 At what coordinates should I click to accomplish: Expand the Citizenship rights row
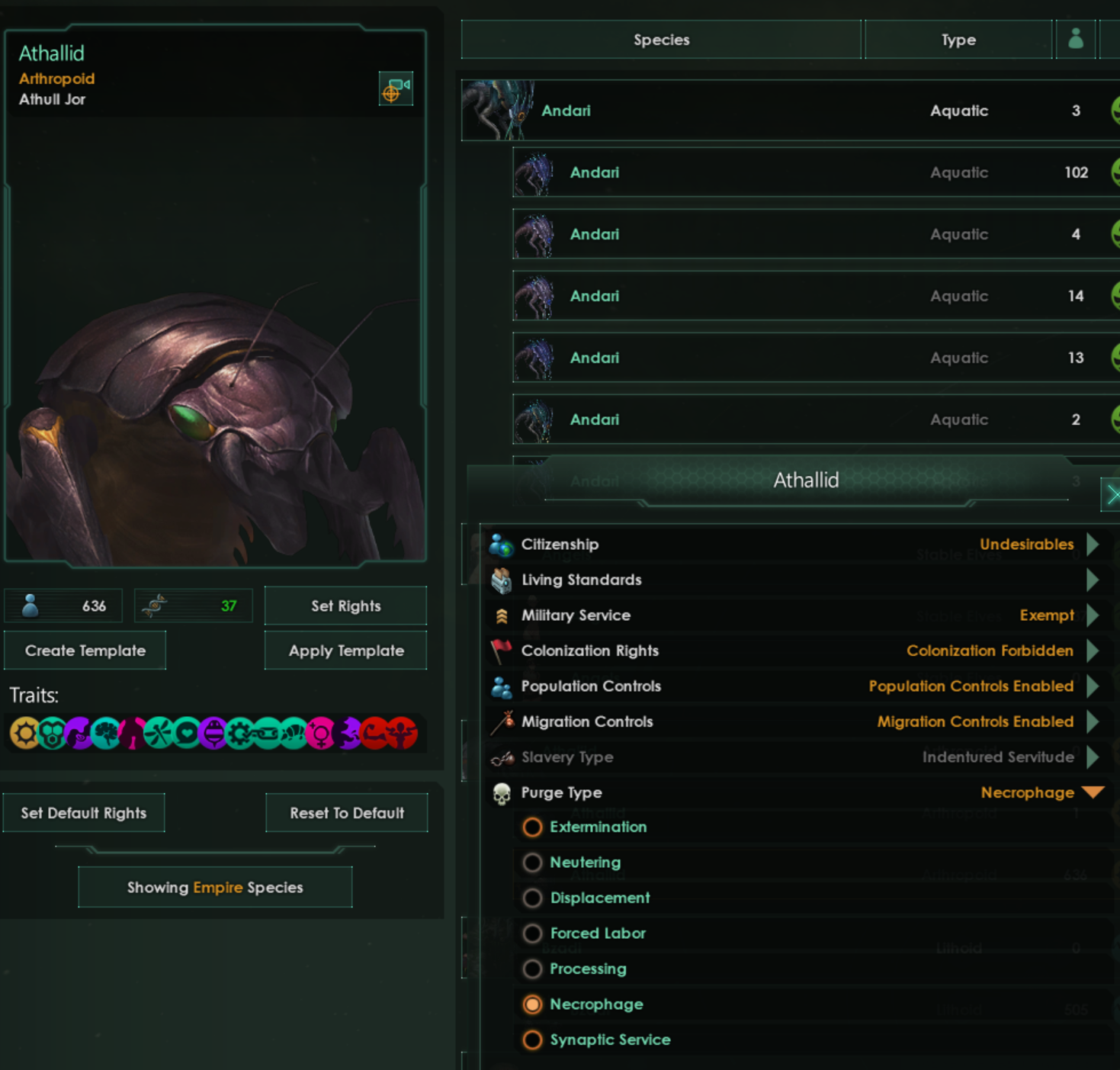[1093, 545]
